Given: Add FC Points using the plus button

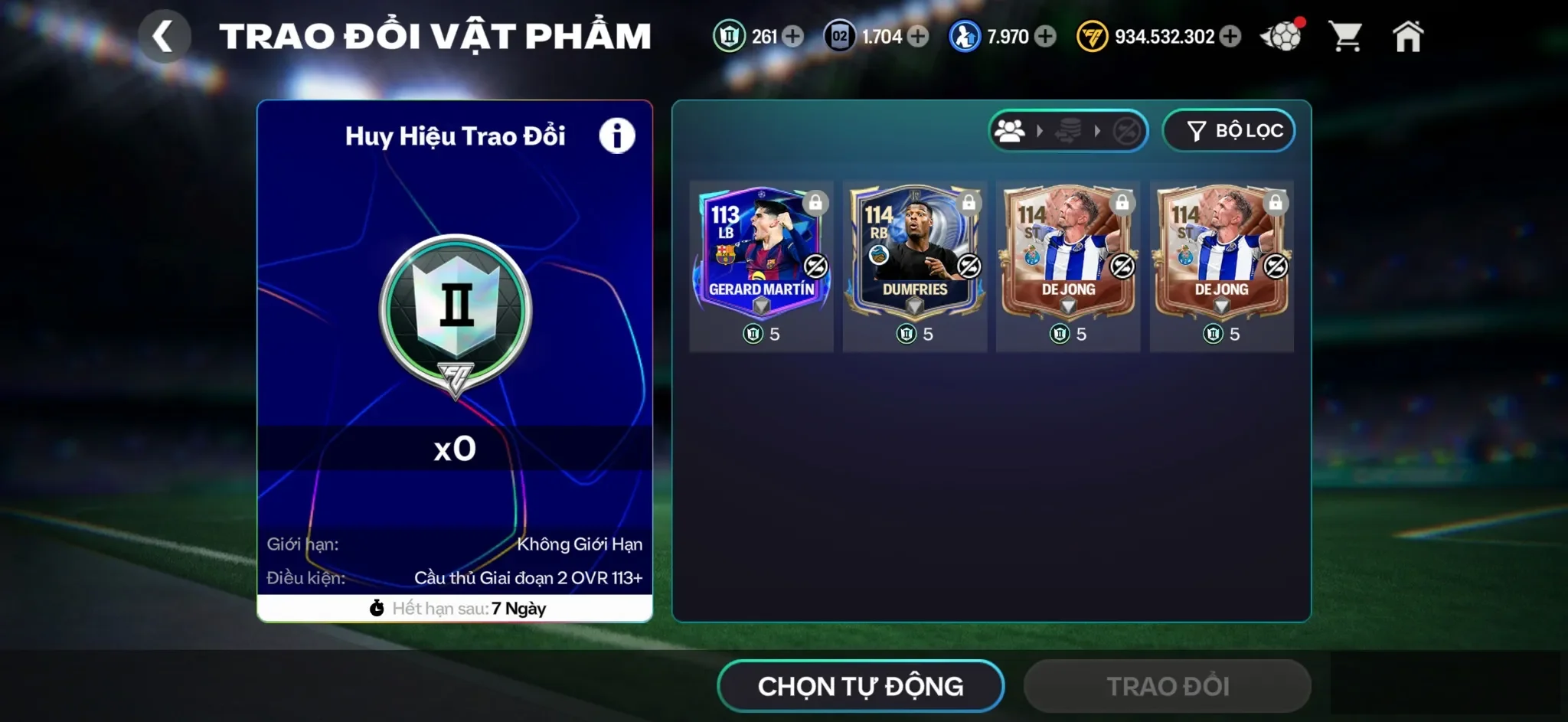Looking at the screenshot, I should [1231, 35].
